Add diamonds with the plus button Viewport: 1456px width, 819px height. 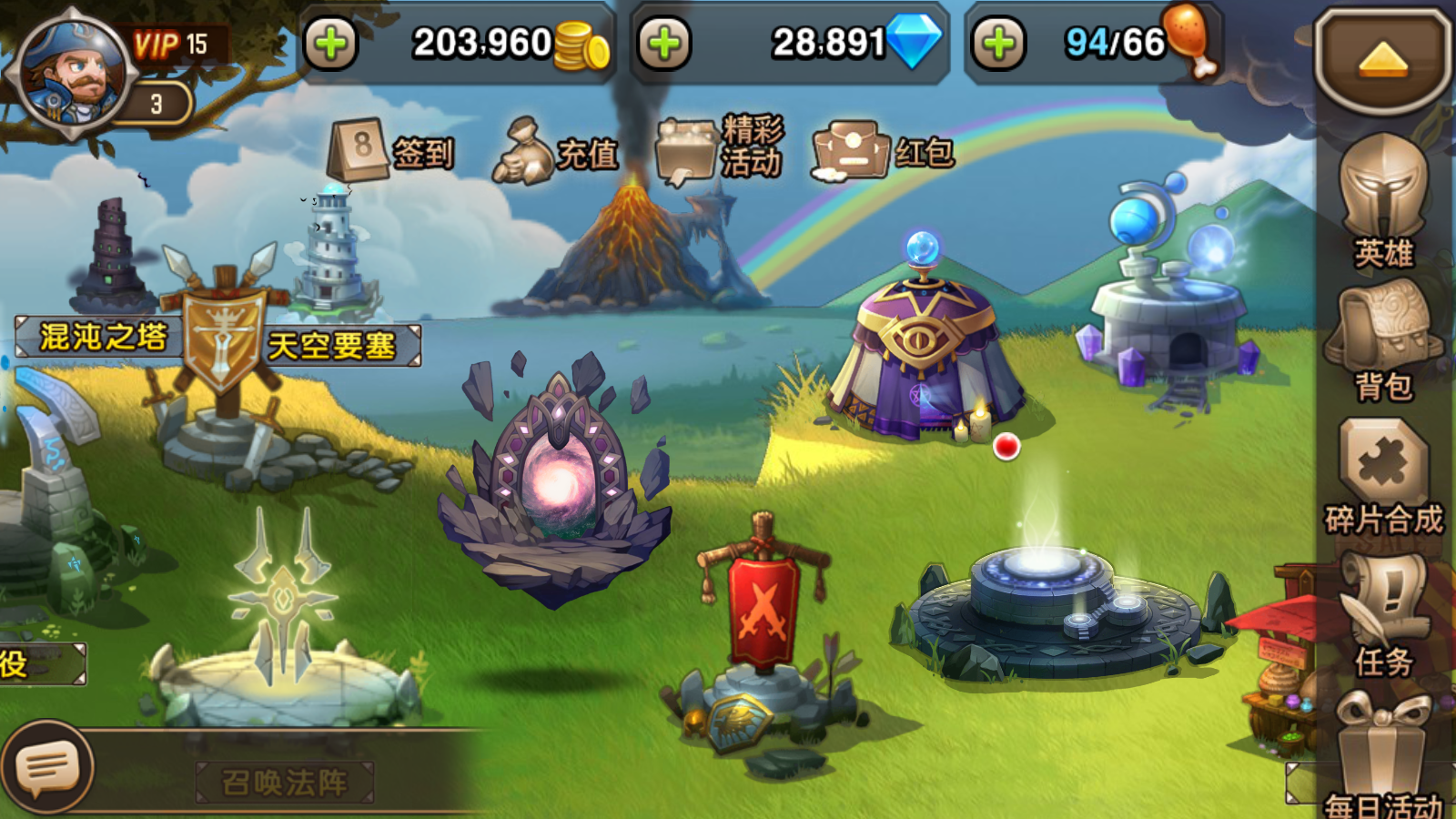[665, 42]
